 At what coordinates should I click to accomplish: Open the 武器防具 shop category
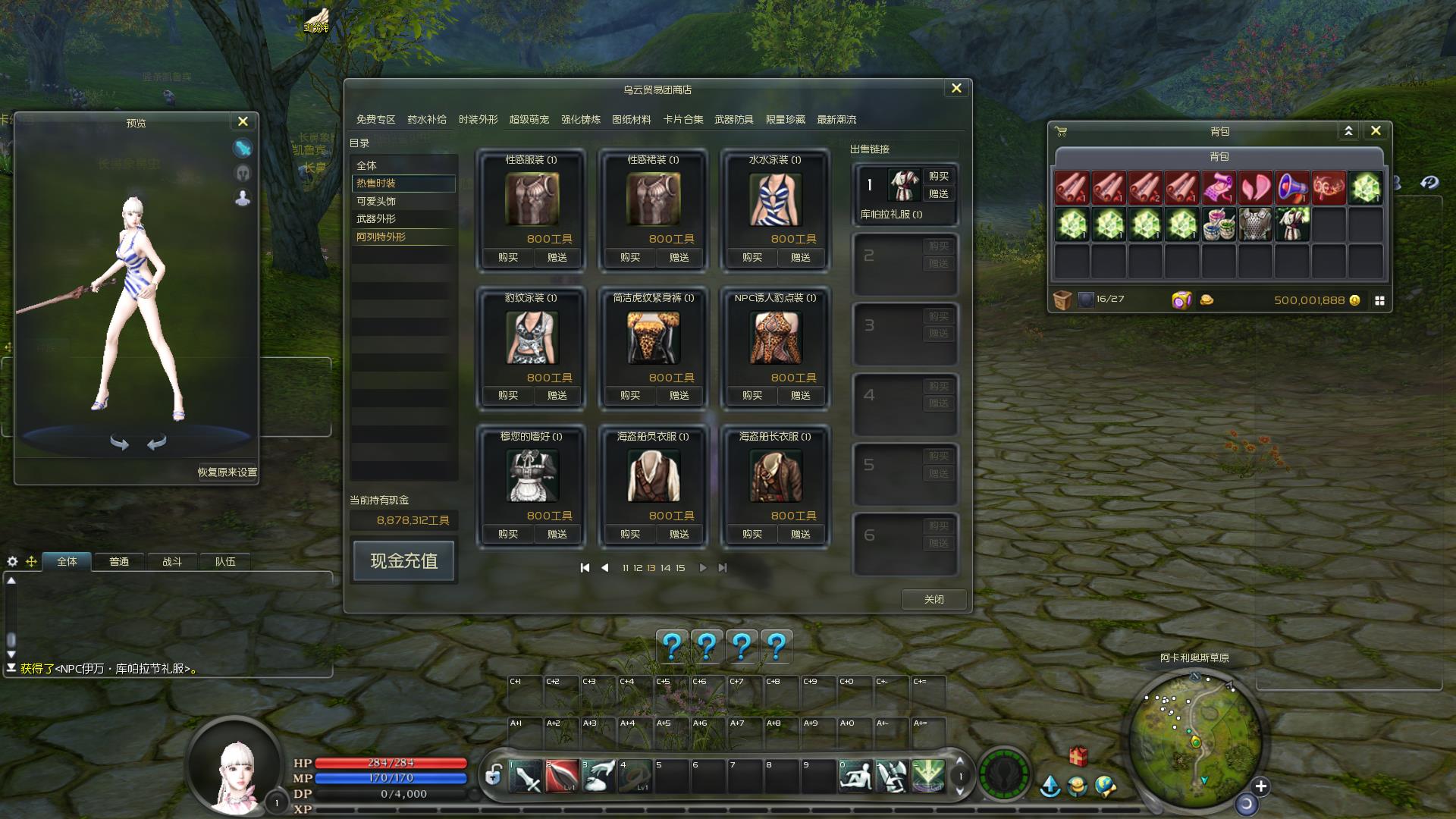coord(733,120)
